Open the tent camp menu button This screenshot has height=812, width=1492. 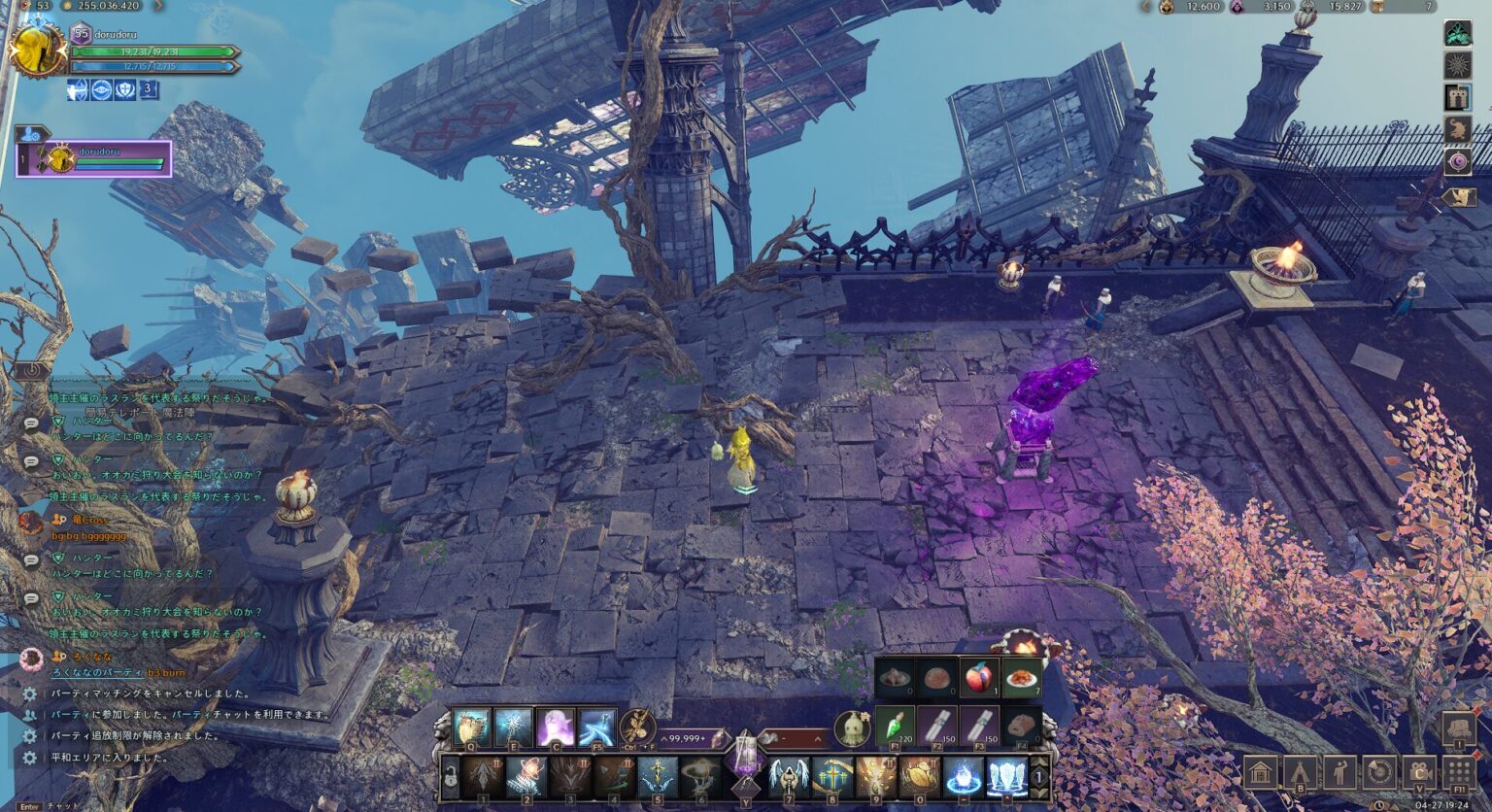click(x=1301, y=773)
